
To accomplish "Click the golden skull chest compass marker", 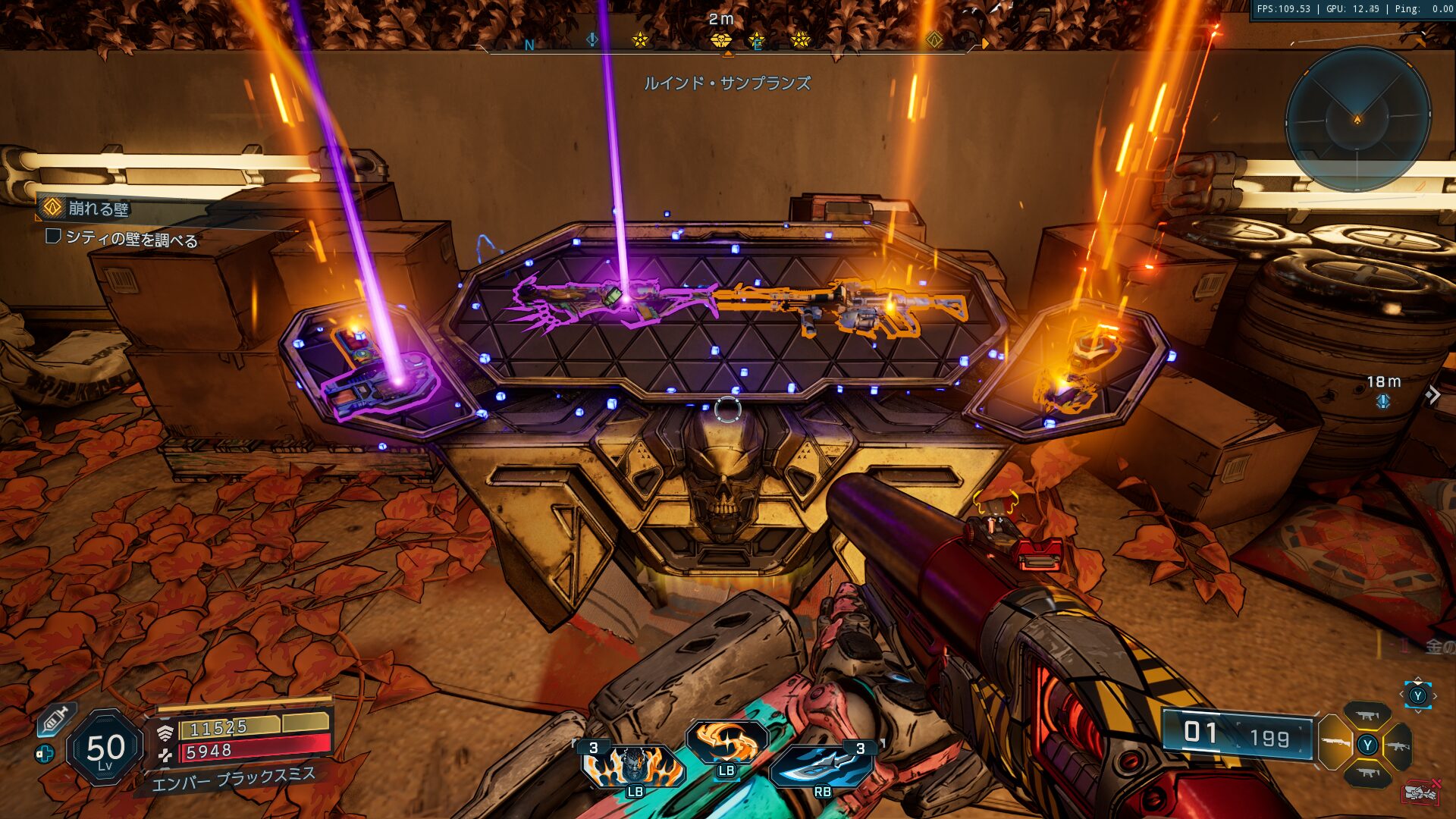I will pyautogui.click(x=720, y=40).
